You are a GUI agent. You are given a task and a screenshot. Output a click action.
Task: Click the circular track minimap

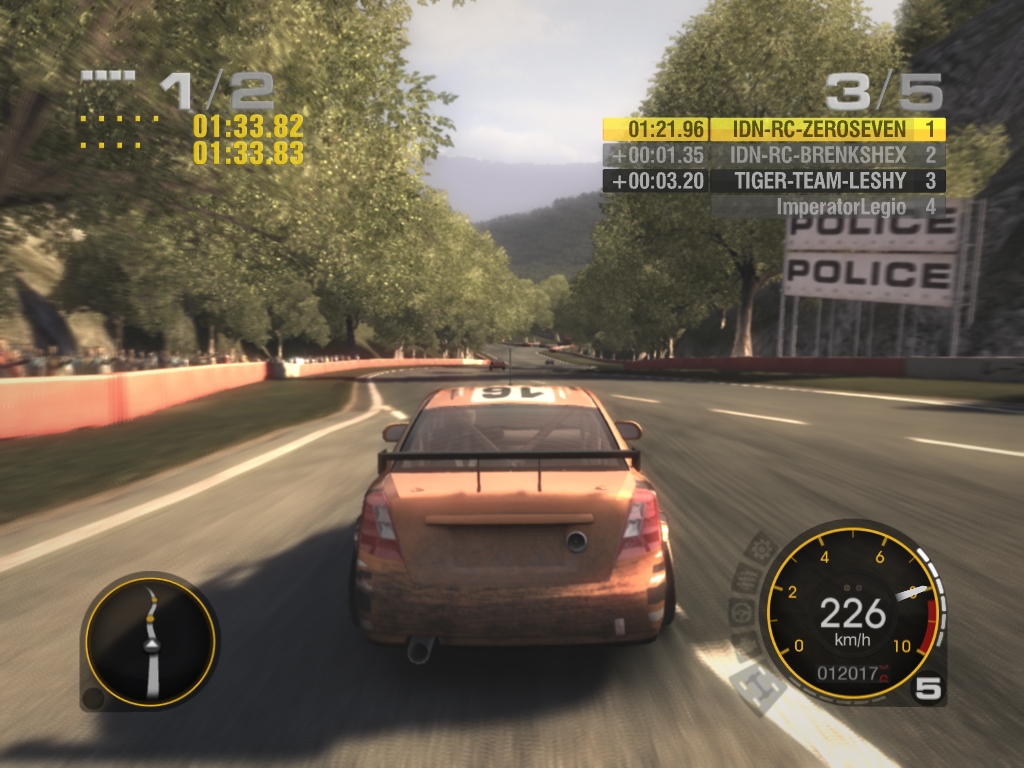pyautogui.click(x=150, y=642)
